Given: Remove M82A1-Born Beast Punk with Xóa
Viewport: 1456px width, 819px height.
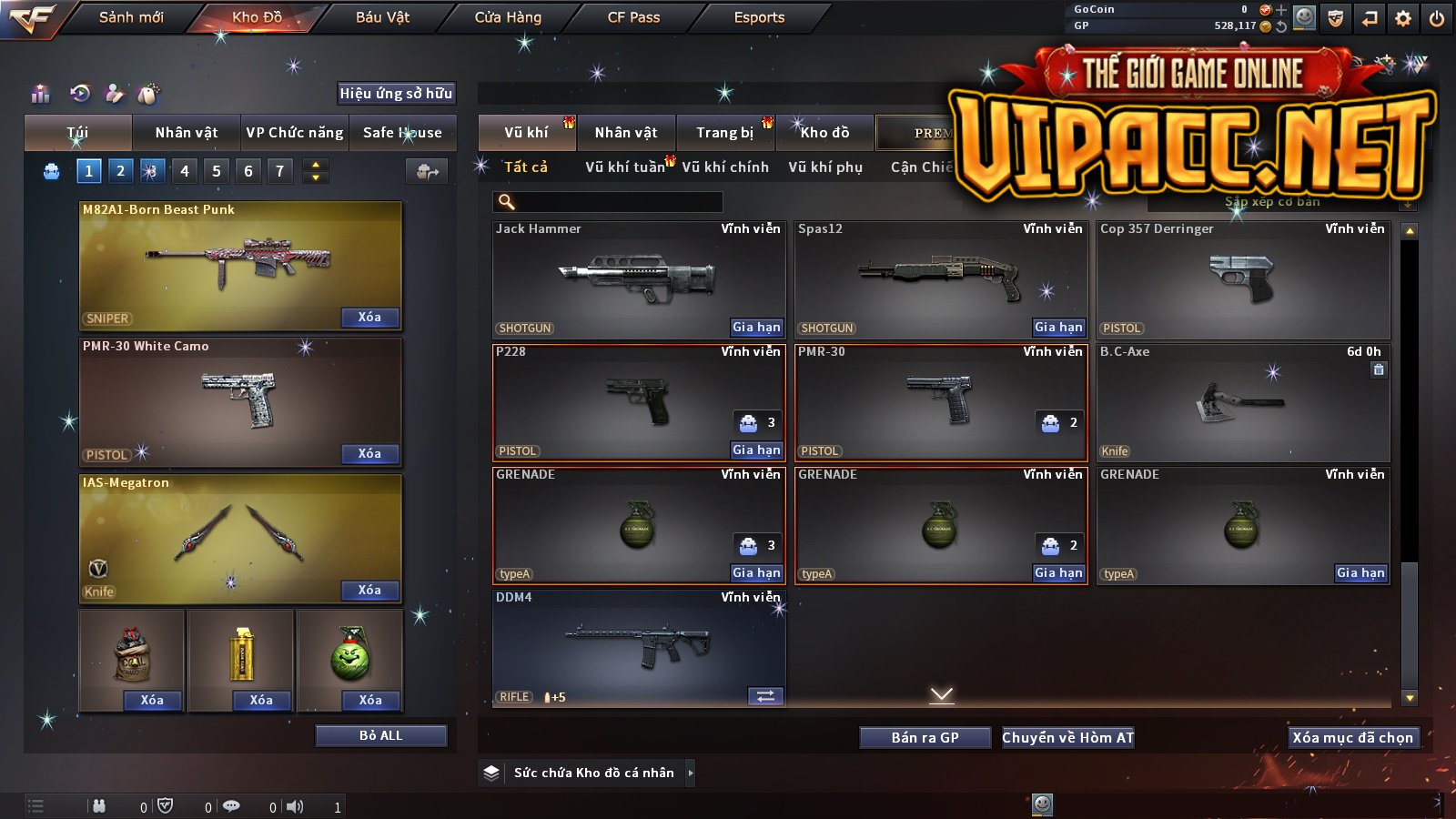Looking at the screenshot, I should 369,318.
